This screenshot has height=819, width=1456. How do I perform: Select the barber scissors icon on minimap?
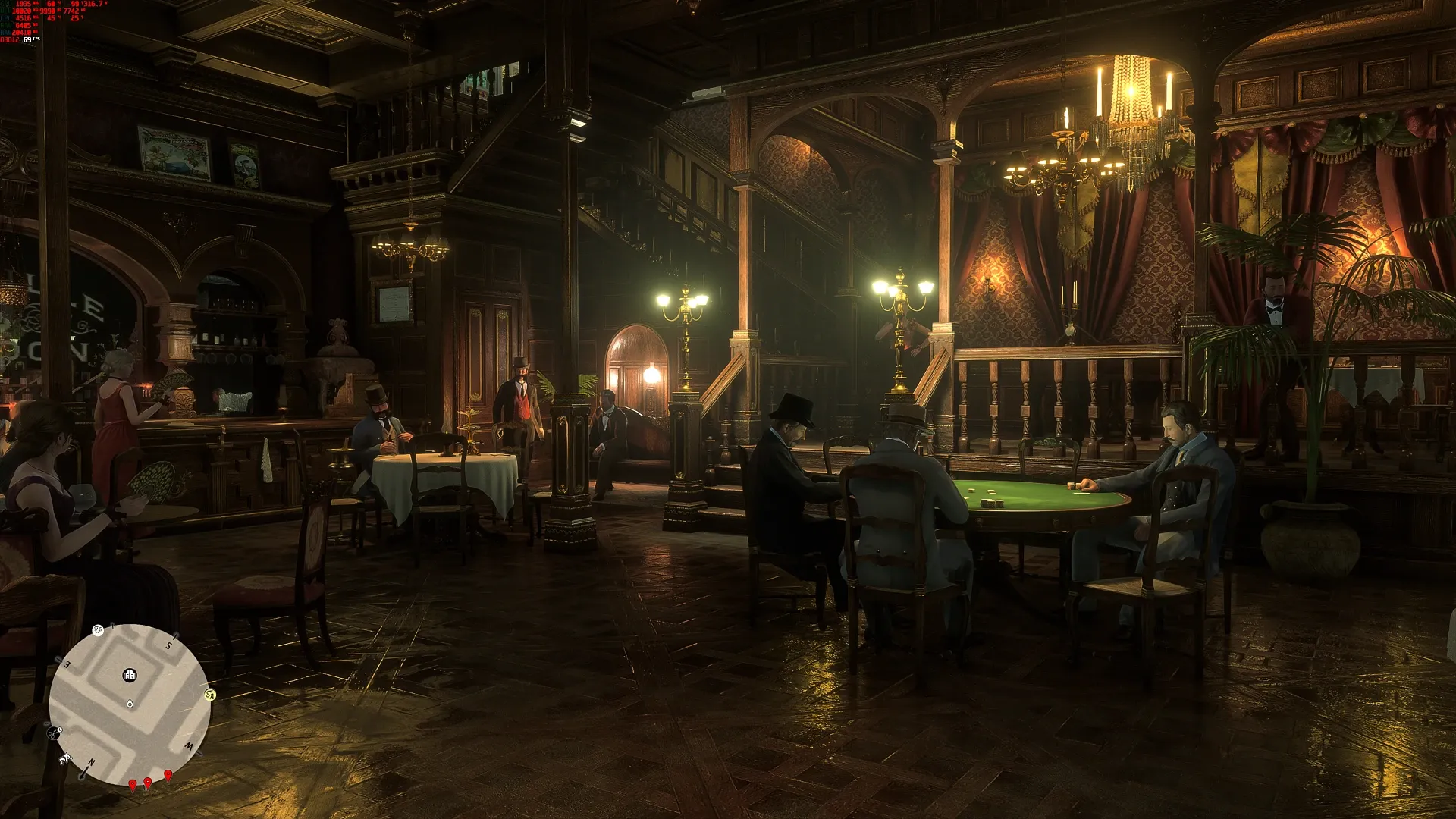pos(55,733)
